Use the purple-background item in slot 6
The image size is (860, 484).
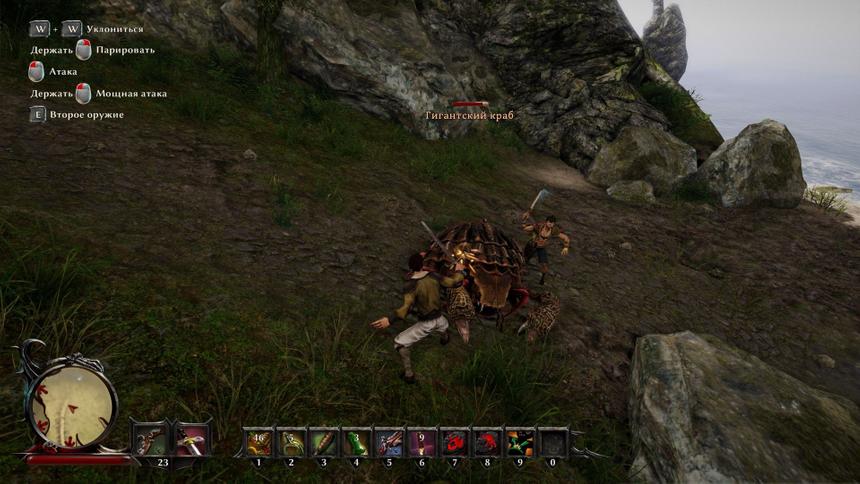click(421, 441)
